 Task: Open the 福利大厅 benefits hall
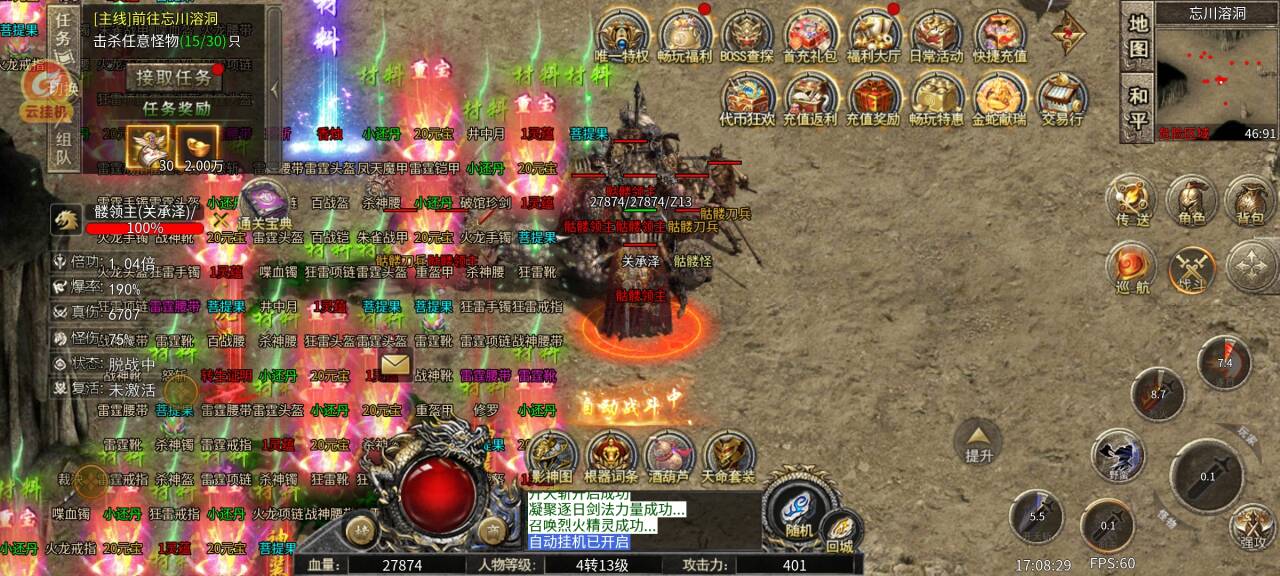[874, 35]
